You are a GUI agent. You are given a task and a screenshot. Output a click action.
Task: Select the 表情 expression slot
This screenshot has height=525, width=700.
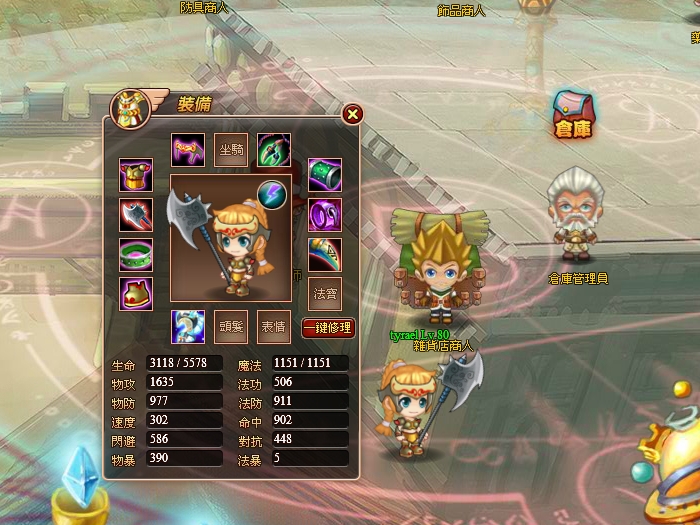pos(274,327)
